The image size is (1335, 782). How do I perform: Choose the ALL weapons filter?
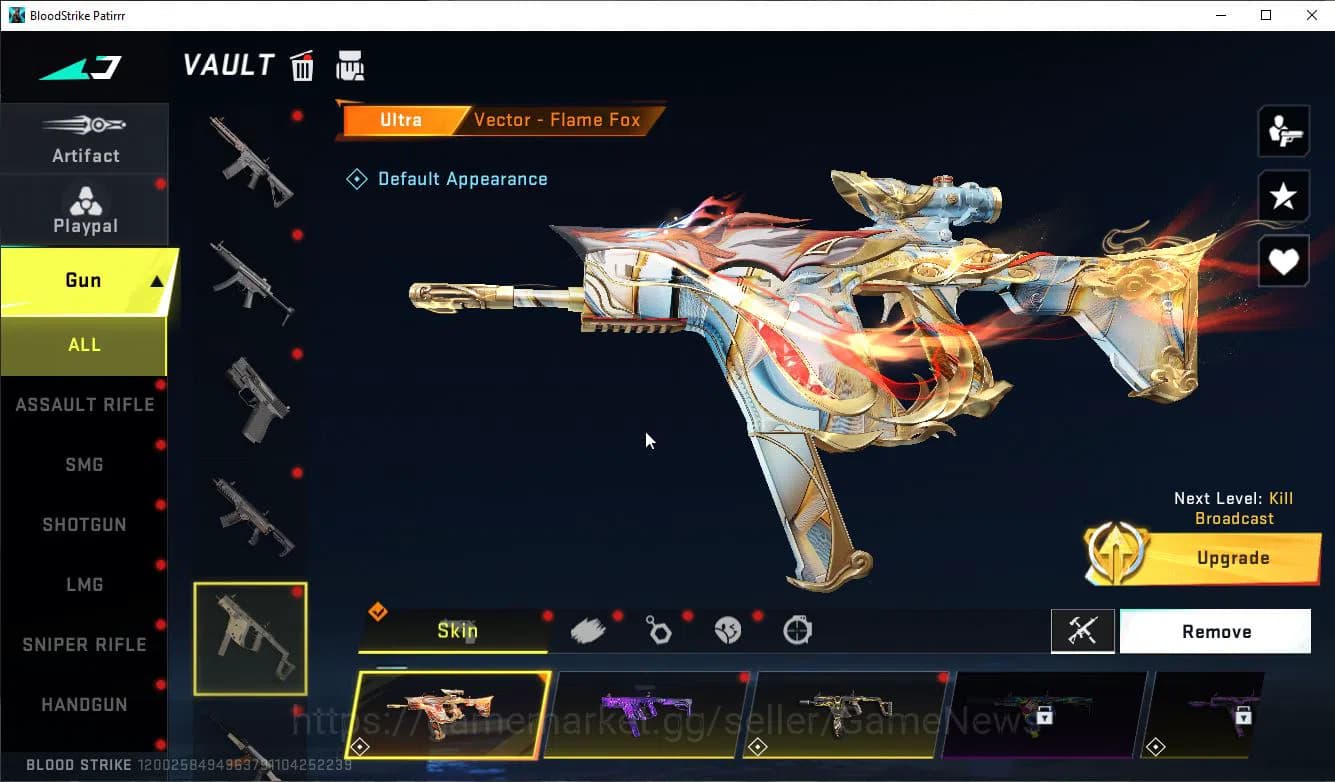click(x=84, y=344)
